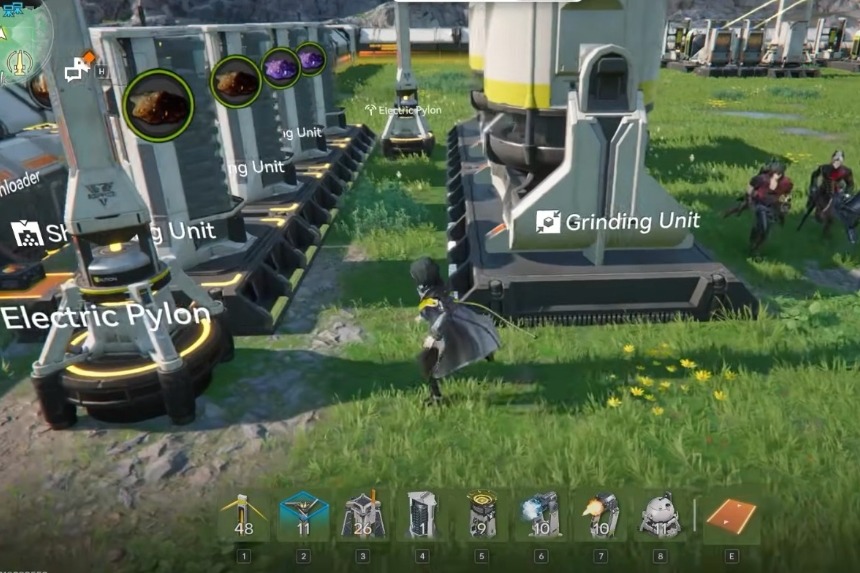The width and height of the screenshot is (860, 573).
Task: Pick the white dome facility hotbar item
Action: 659,517
